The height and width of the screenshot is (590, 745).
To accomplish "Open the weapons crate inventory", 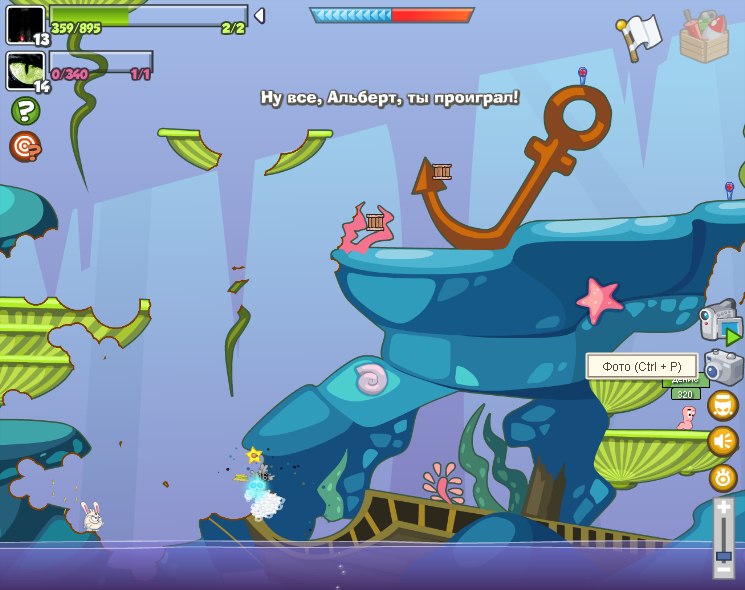I will [x=704, y=37].
